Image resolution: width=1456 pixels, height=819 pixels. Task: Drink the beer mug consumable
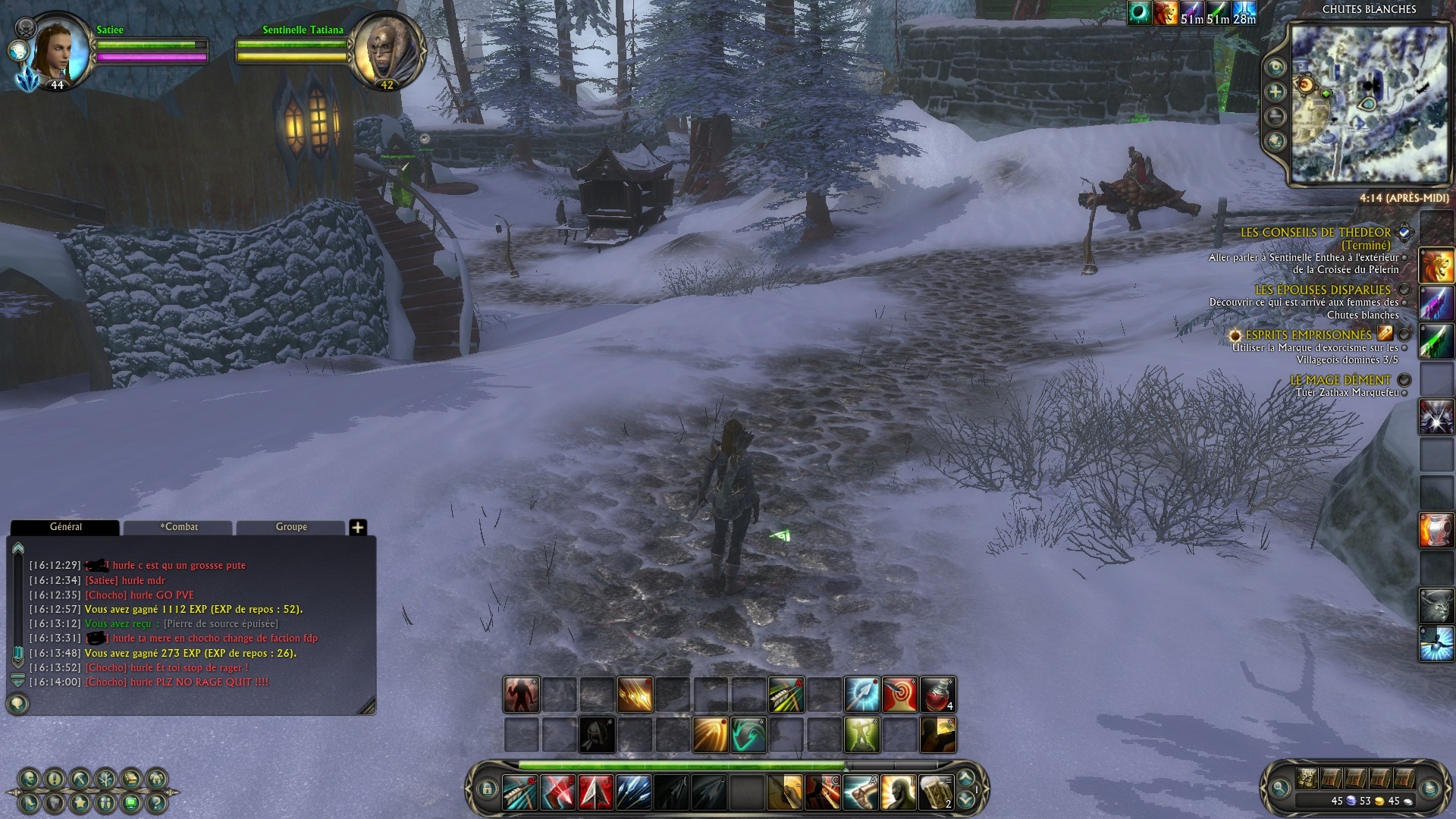tap(936, 792)
